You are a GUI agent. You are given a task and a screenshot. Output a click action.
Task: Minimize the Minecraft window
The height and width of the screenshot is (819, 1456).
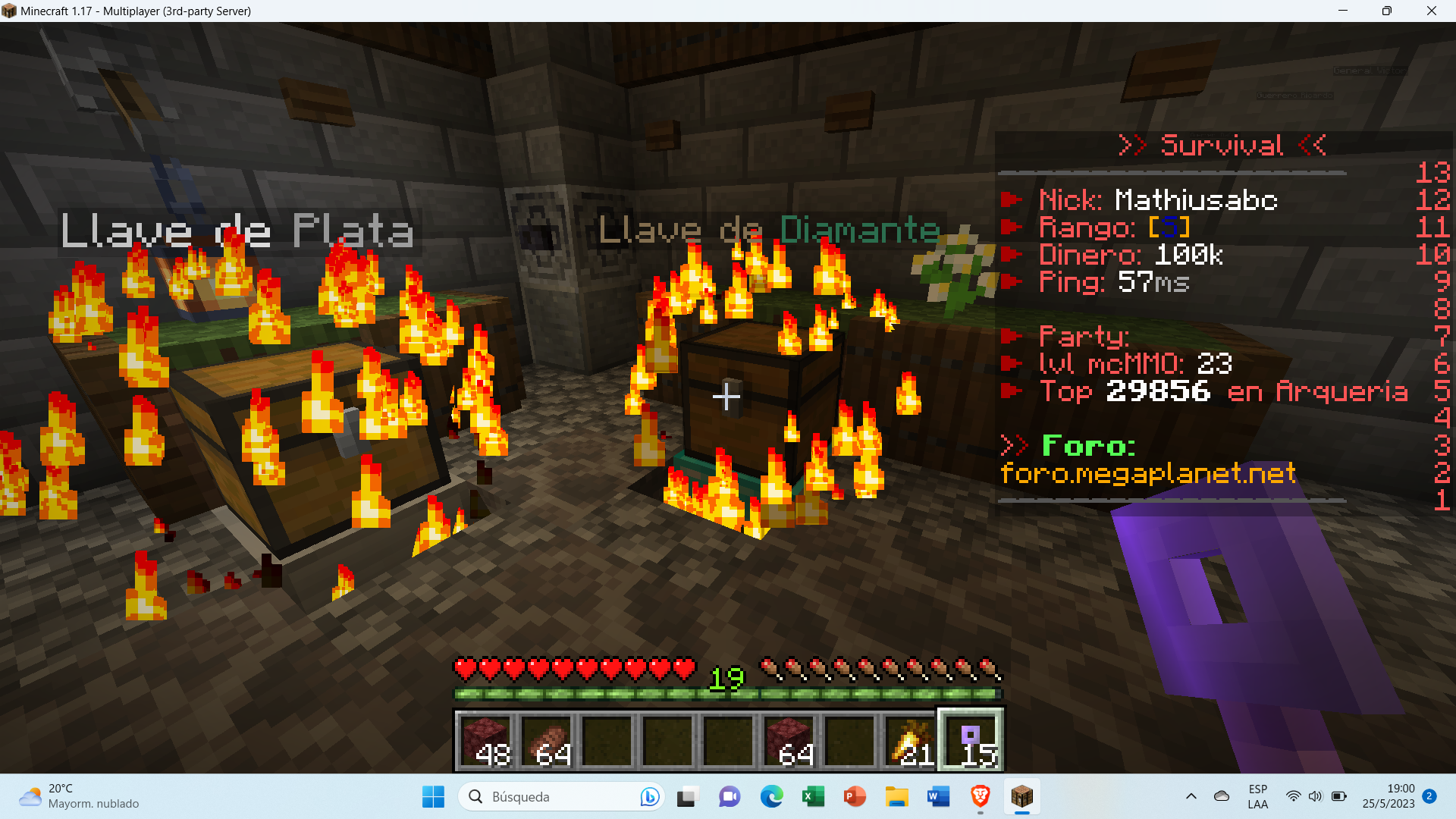pos(1343,11)
